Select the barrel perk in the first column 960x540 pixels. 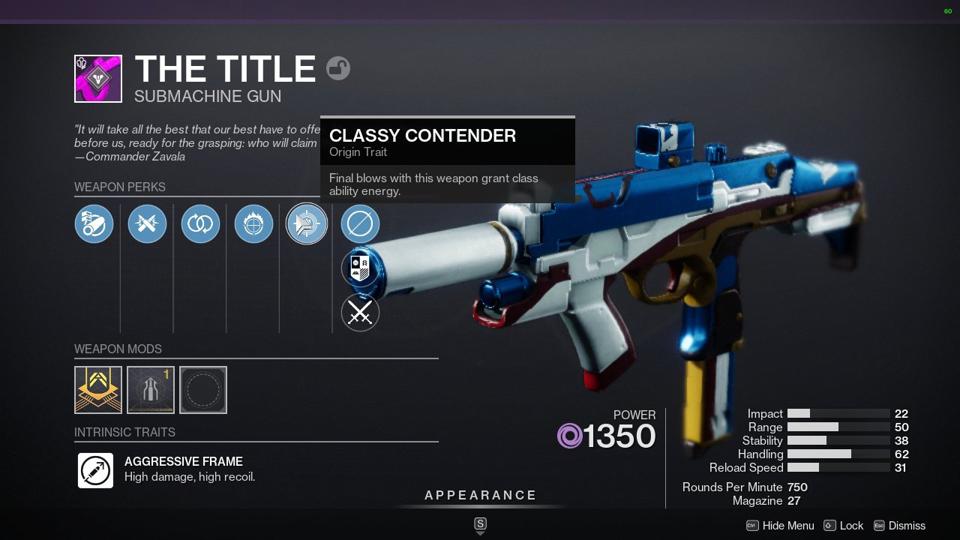(x=94, y=224)
